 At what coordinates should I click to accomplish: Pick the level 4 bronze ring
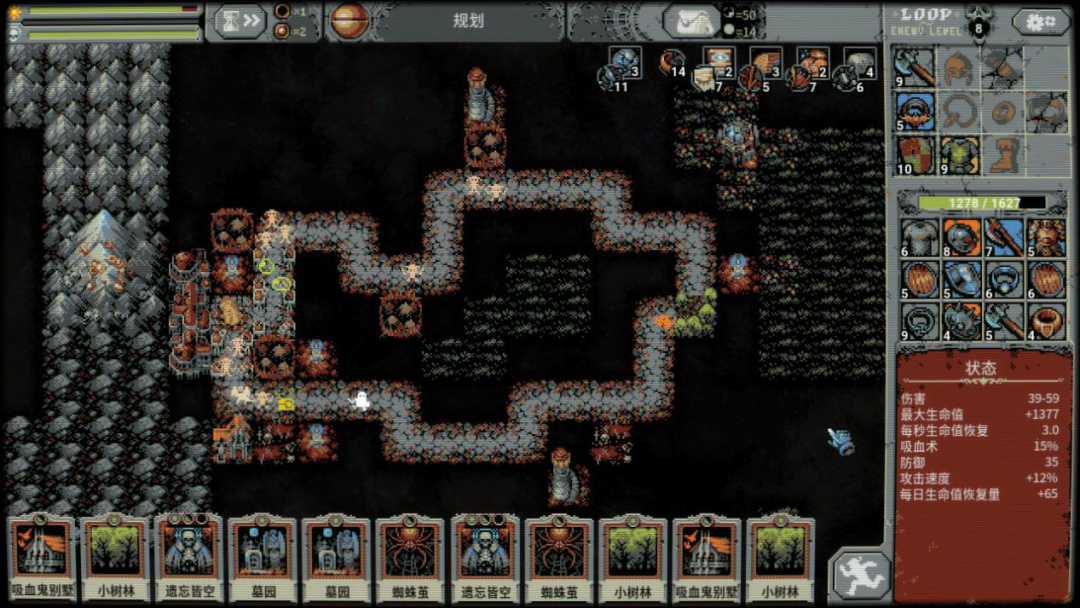(1046, 322)
